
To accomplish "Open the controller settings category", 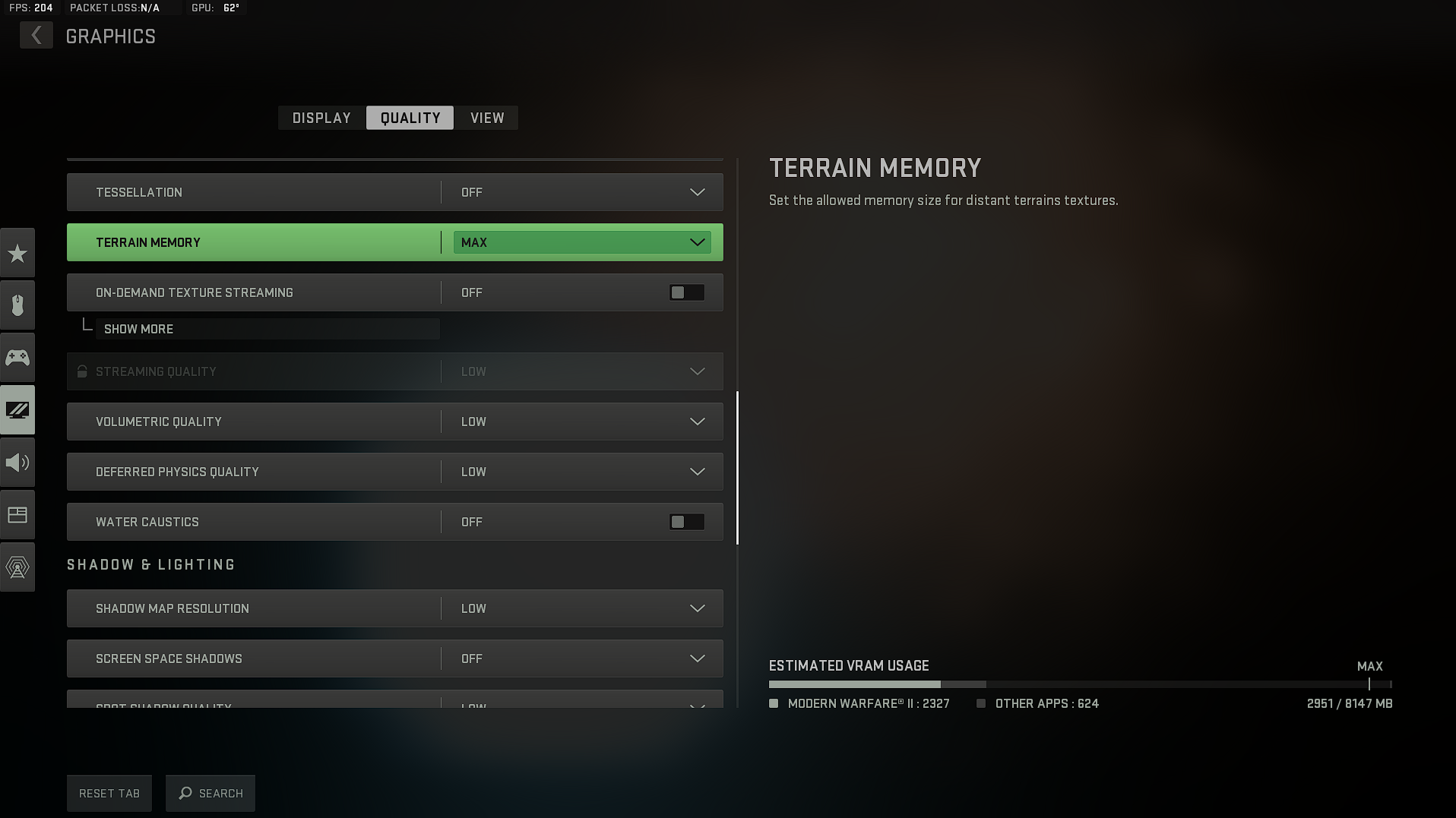I will click(x=17, y=357).
